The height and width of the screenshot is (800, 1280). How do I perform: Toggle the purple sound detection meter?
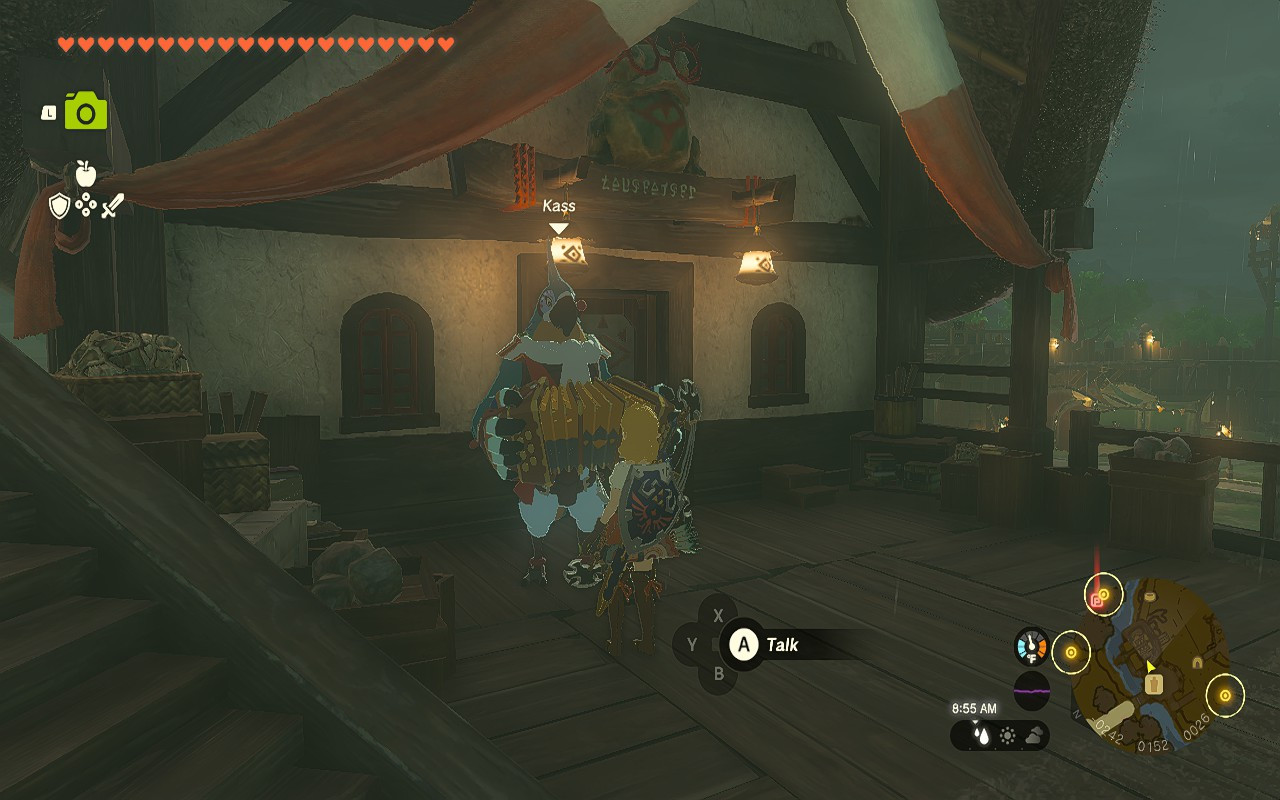click(1032, 690)
